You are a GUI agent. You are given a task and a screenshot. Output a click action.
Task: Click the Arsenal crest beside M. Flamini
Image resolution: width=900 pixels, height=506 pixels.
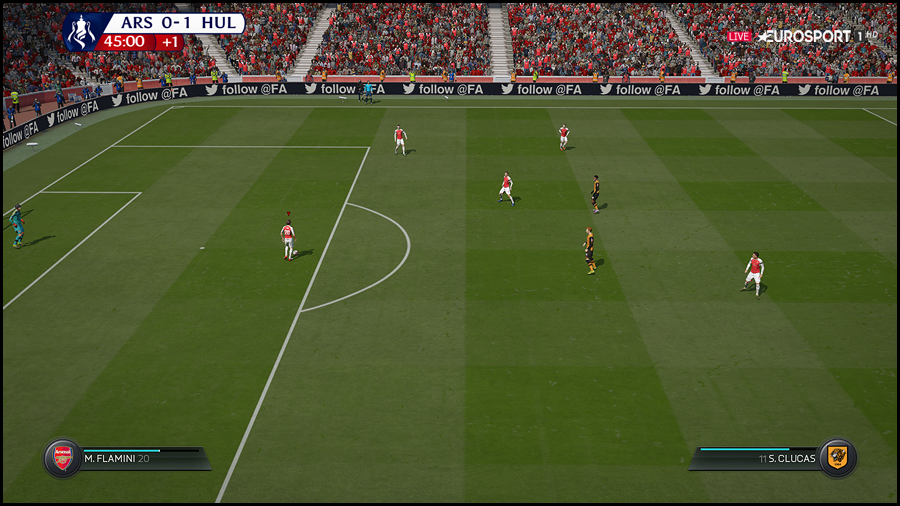click(63, 458)
